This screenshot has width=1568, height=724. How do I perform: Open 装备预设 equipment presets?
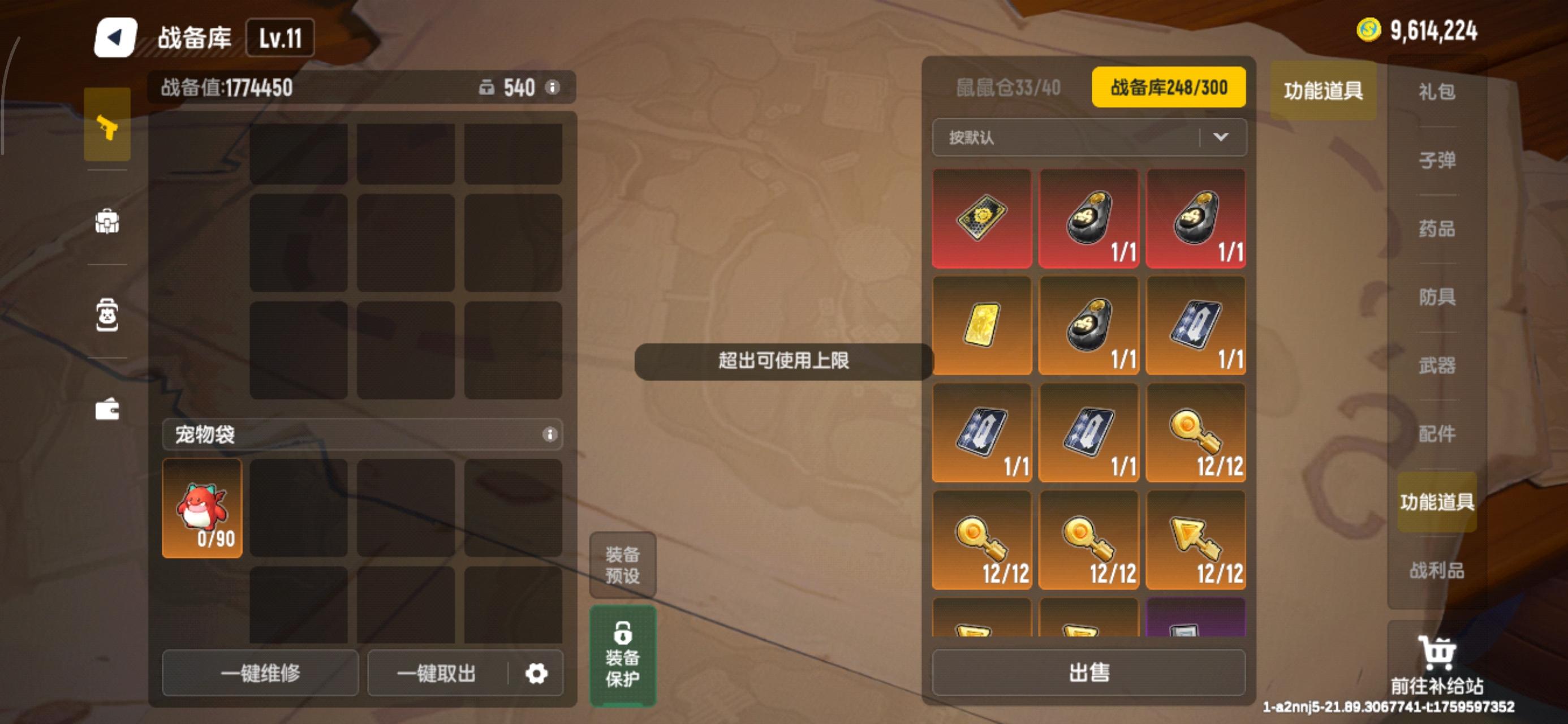point(622,565)
